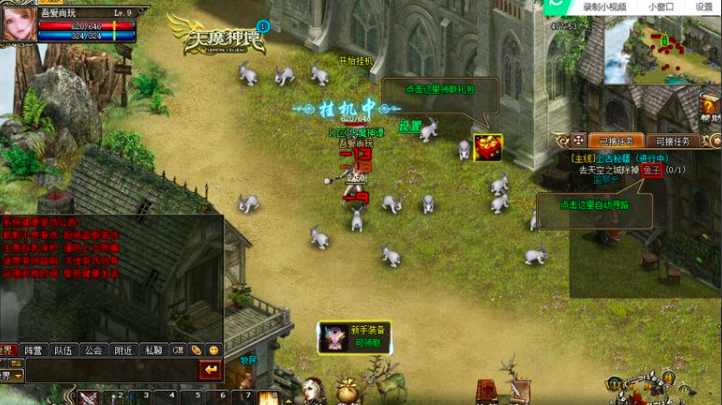722x405 pixels.
Task: Select the 队伍 chat tab
Action: [64, 350]
